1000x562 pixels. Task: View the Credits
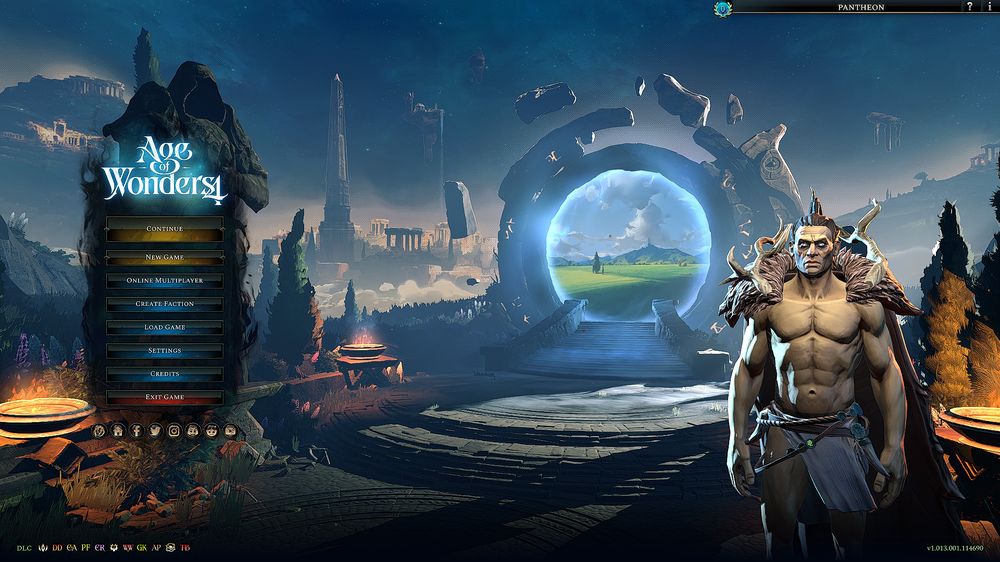point(165,374)
